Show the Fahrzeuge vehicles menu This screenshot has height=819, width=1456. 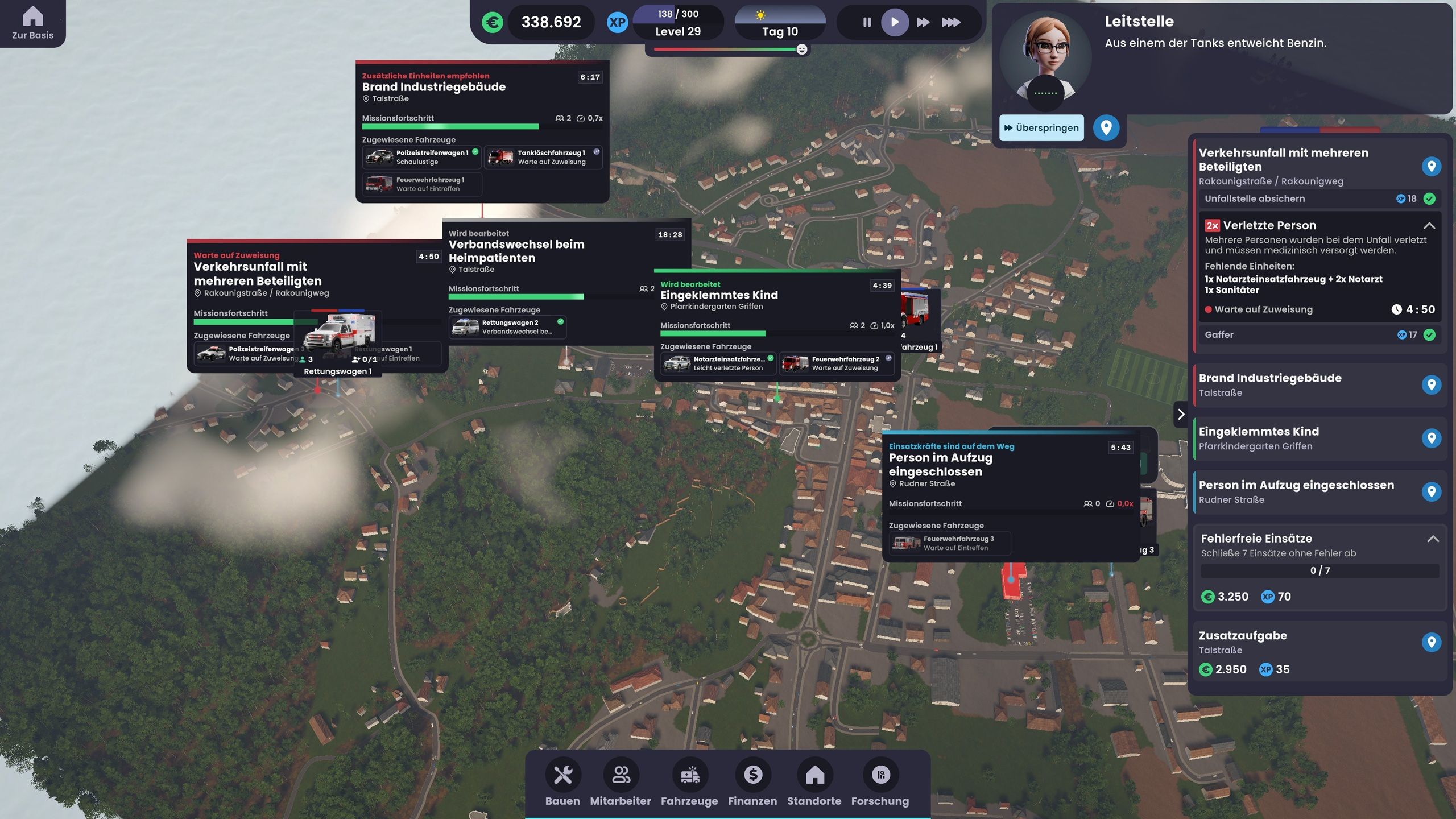pyautogui.click(x=689, y=783)
